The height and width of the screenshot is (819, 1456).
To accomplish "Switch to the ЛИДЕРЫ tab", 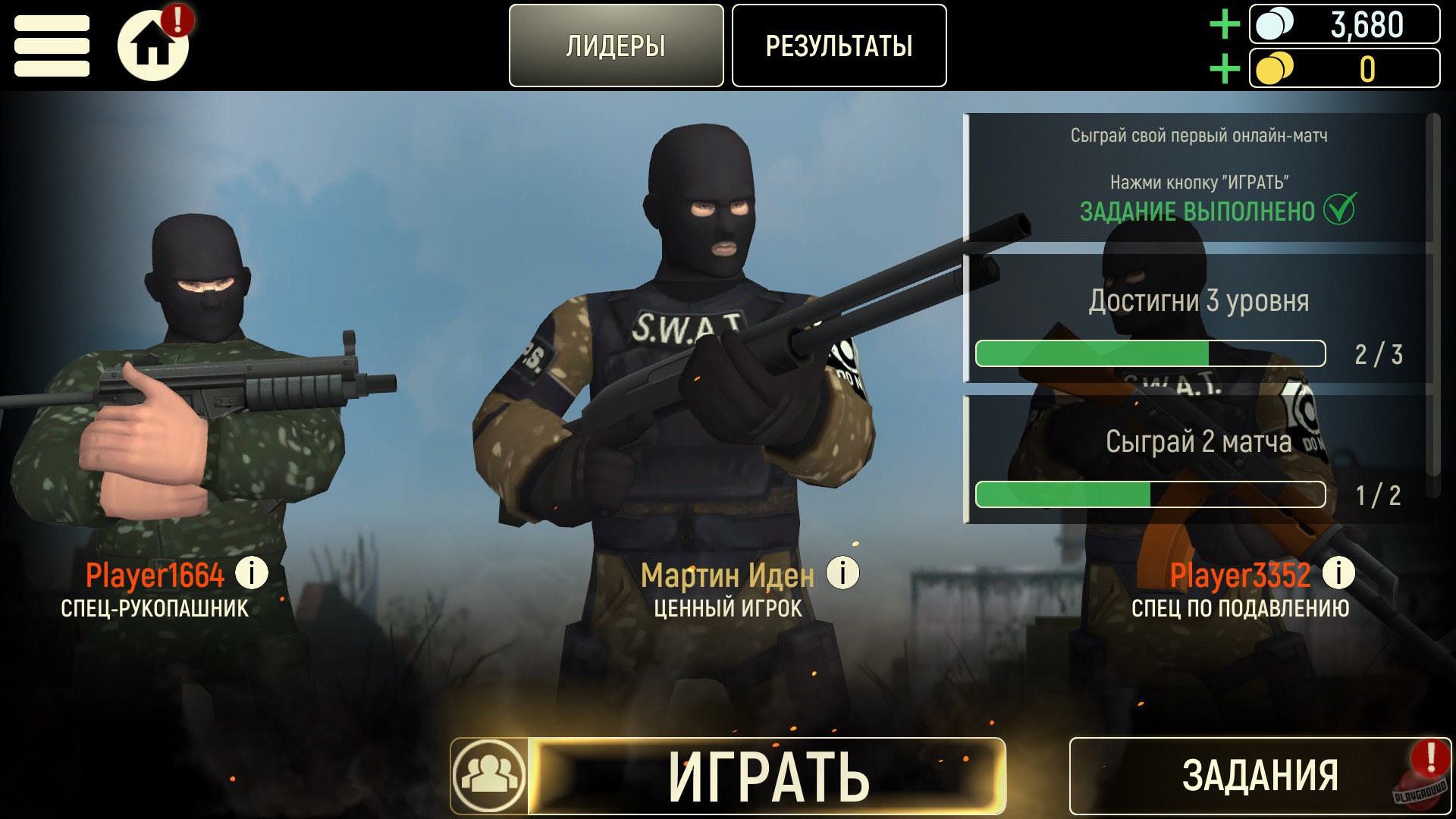I will click(616, 45).
